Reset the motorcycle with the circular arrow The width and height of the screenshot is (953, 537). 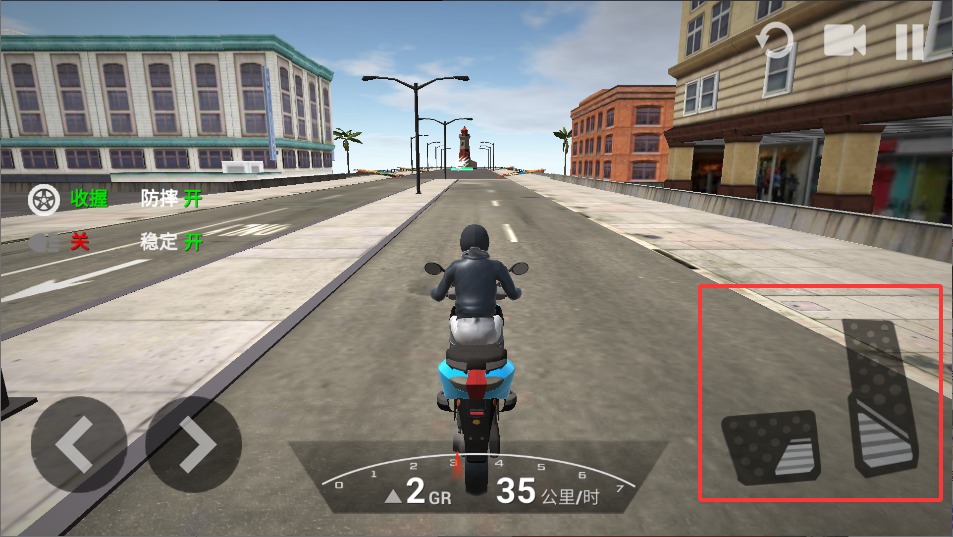[x=774, y=42]
